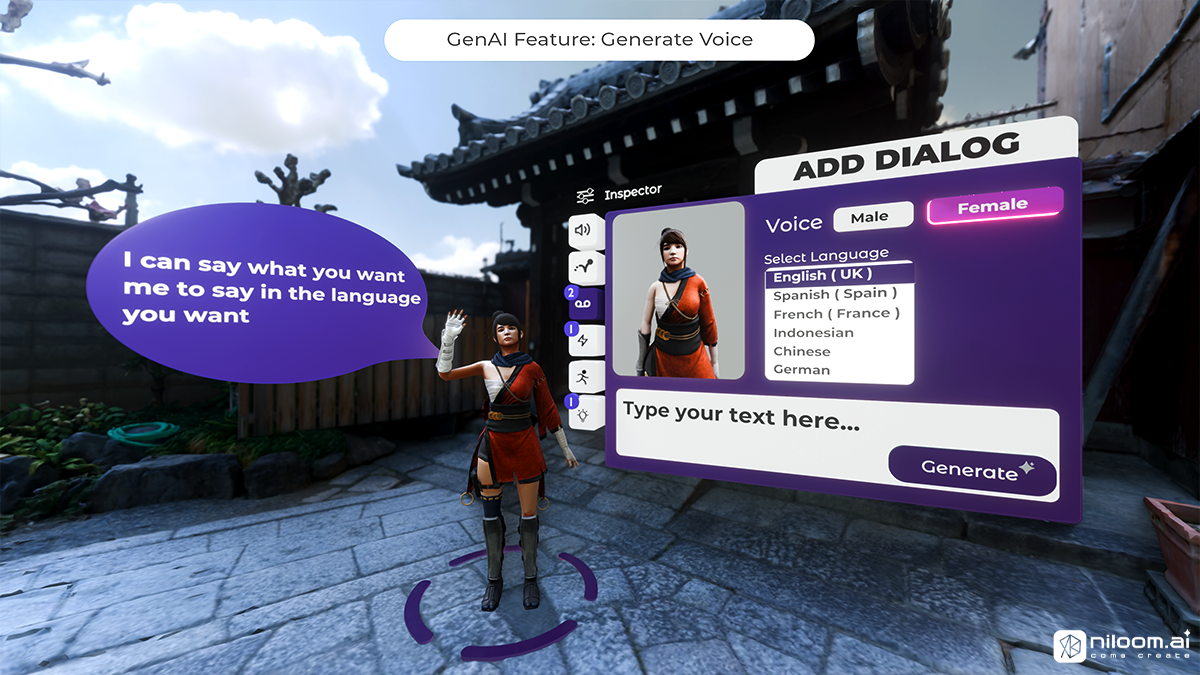Select the Male voice option
Image resolution: width=1200 pixels, height=675 pixels.
coord(874,216)
